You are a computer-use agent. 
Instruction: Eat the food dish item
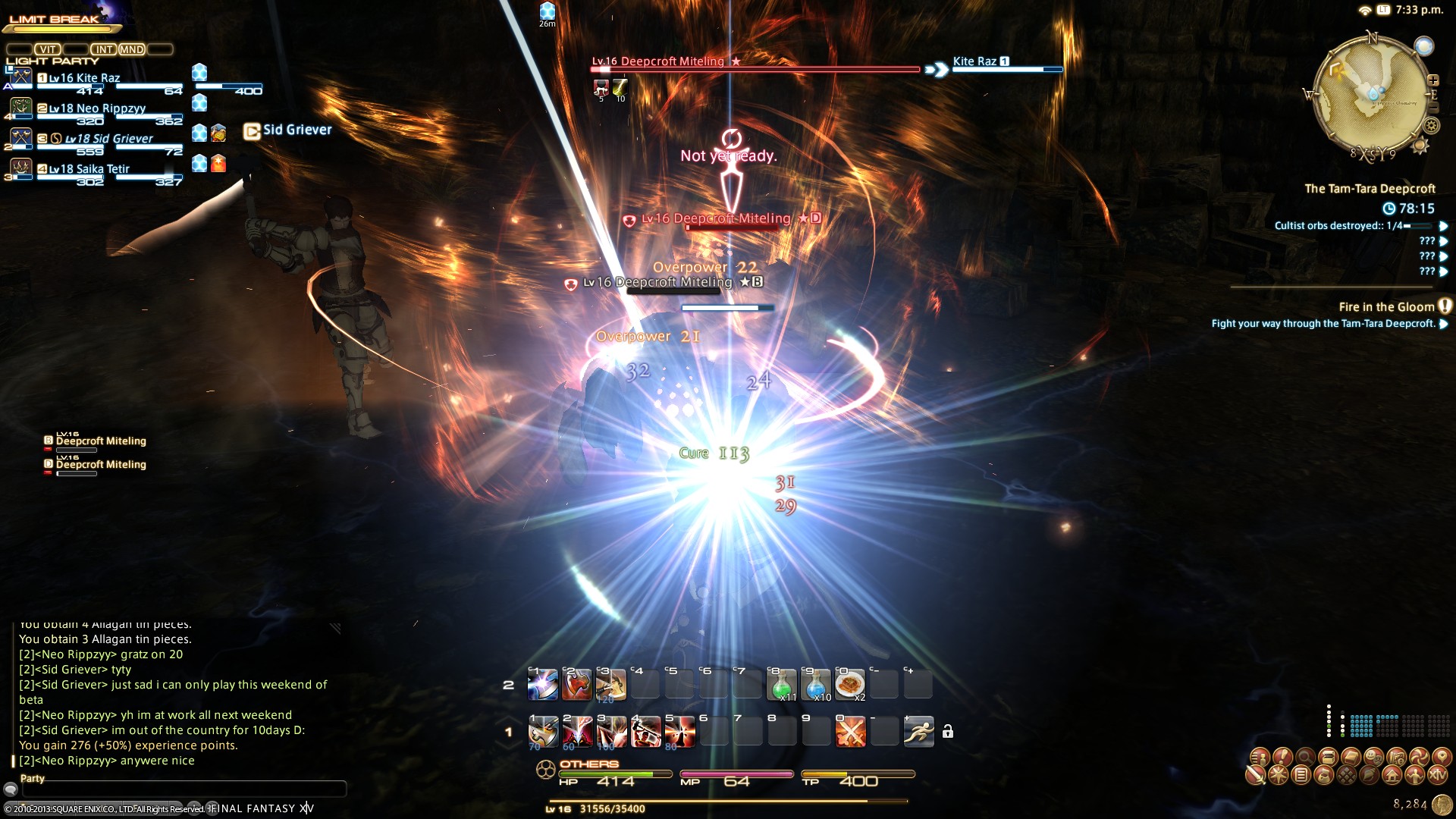click(850, 685)
